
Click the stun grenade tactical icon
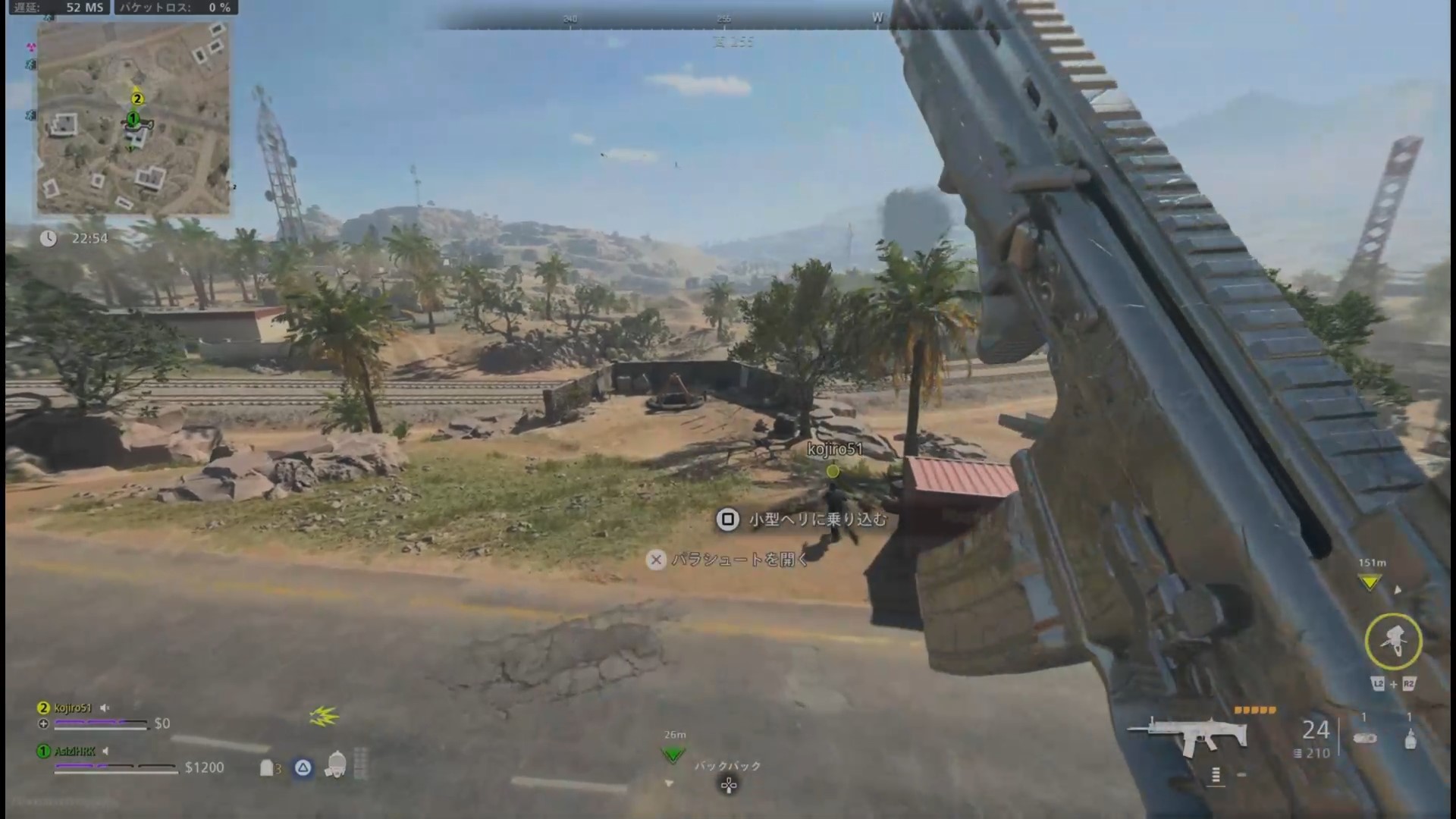click(x=1410, y=741)
